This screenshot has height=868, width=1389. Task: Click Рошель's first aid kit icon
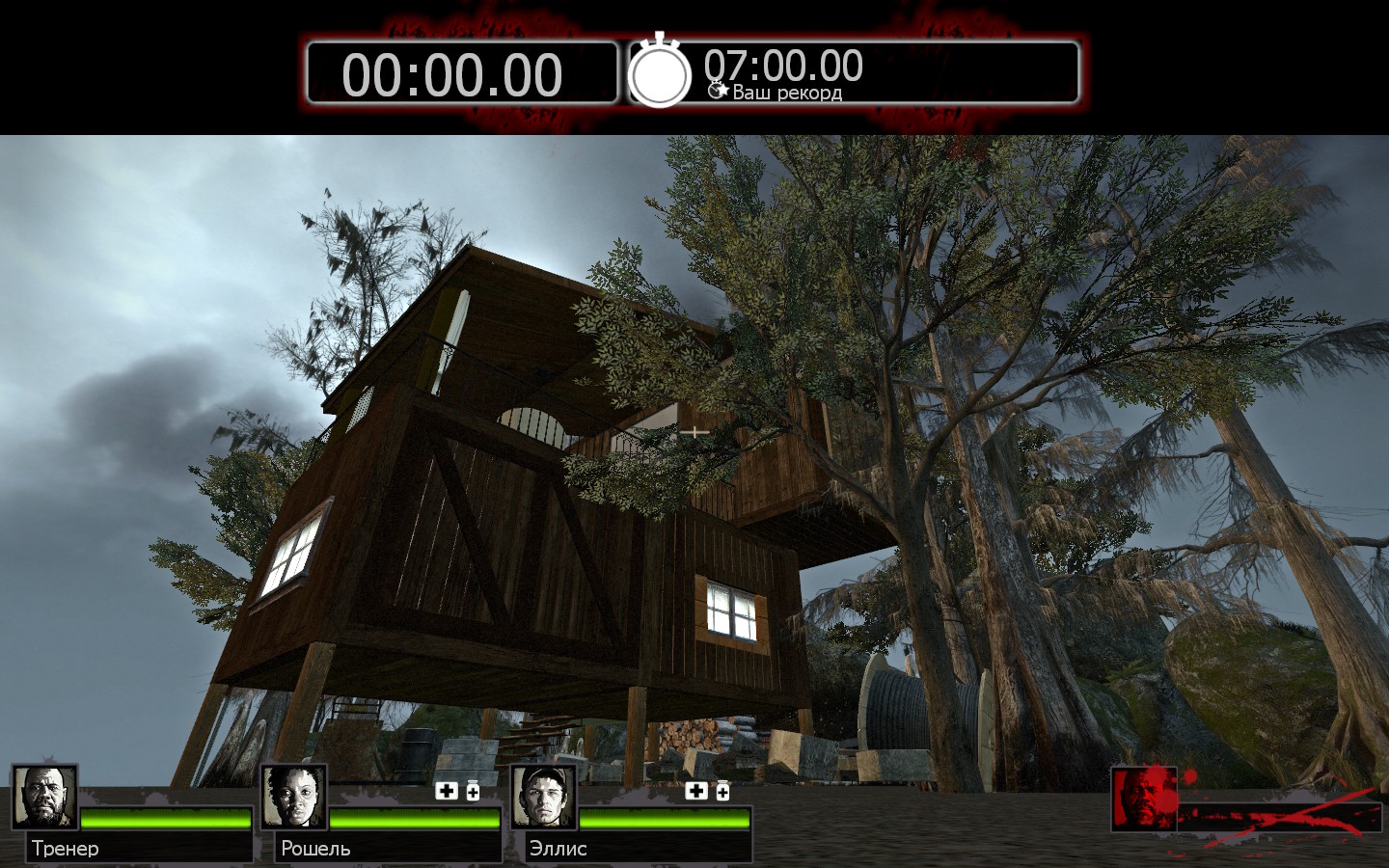pos(446,792)
